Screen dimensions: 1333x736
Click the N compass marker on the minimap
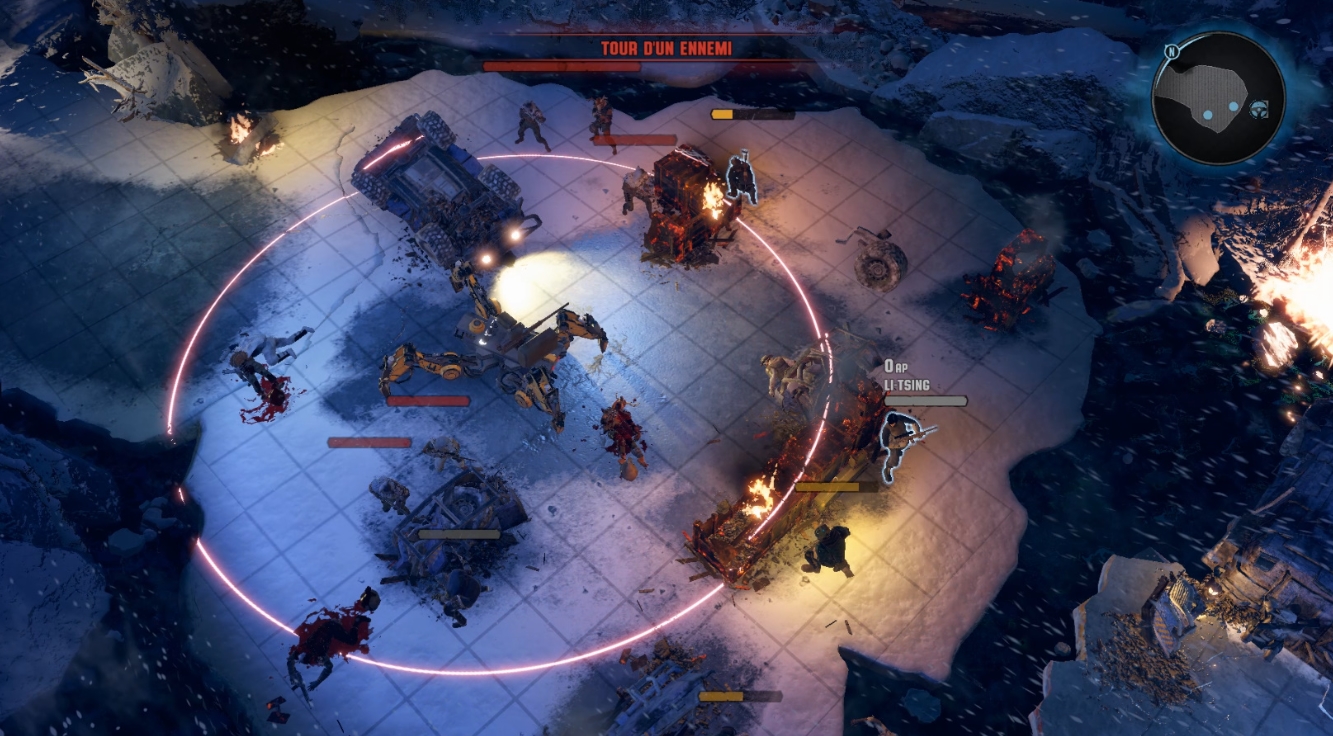(x=1171, y=51)
